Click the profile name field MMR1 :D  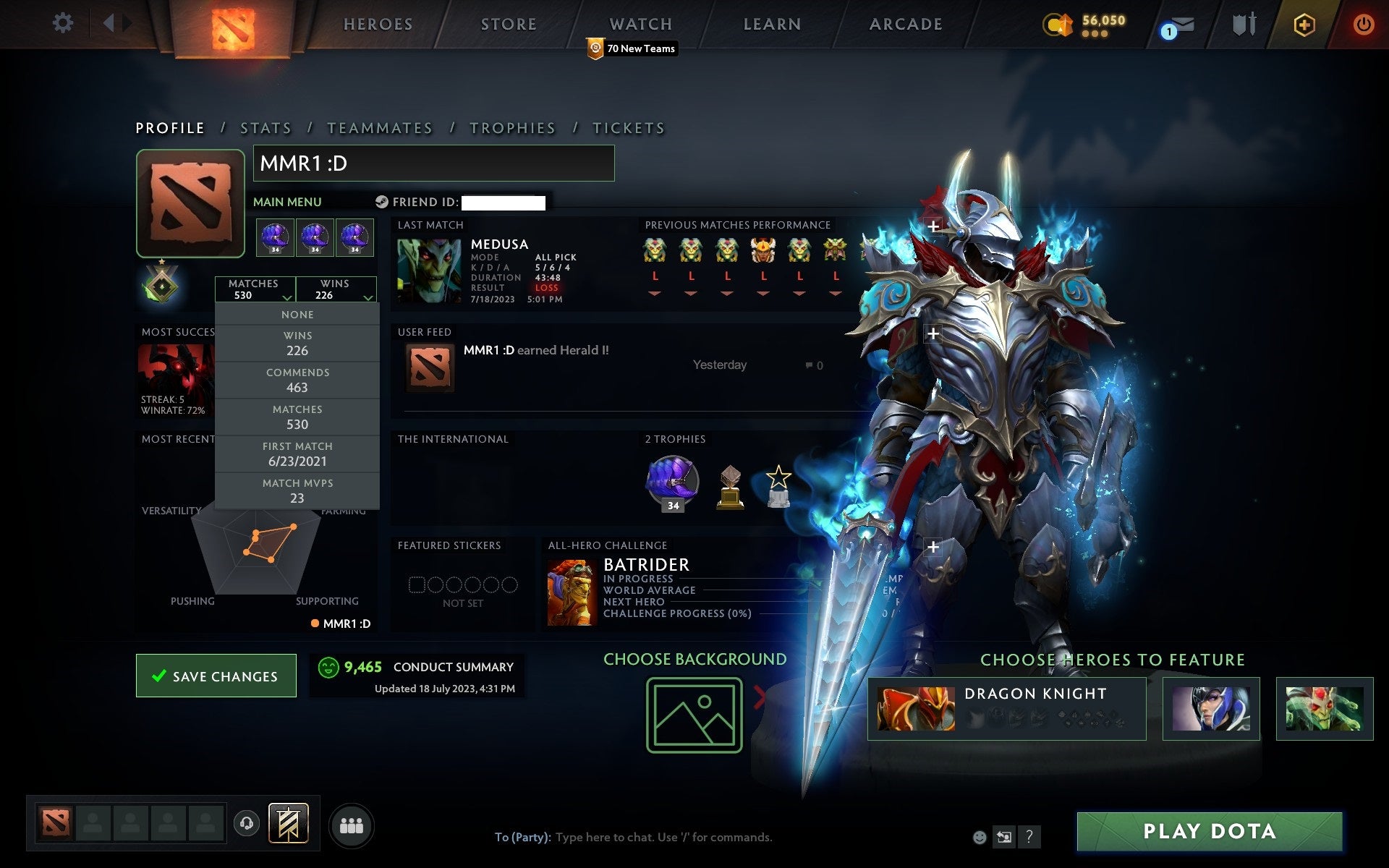point(433,163)
